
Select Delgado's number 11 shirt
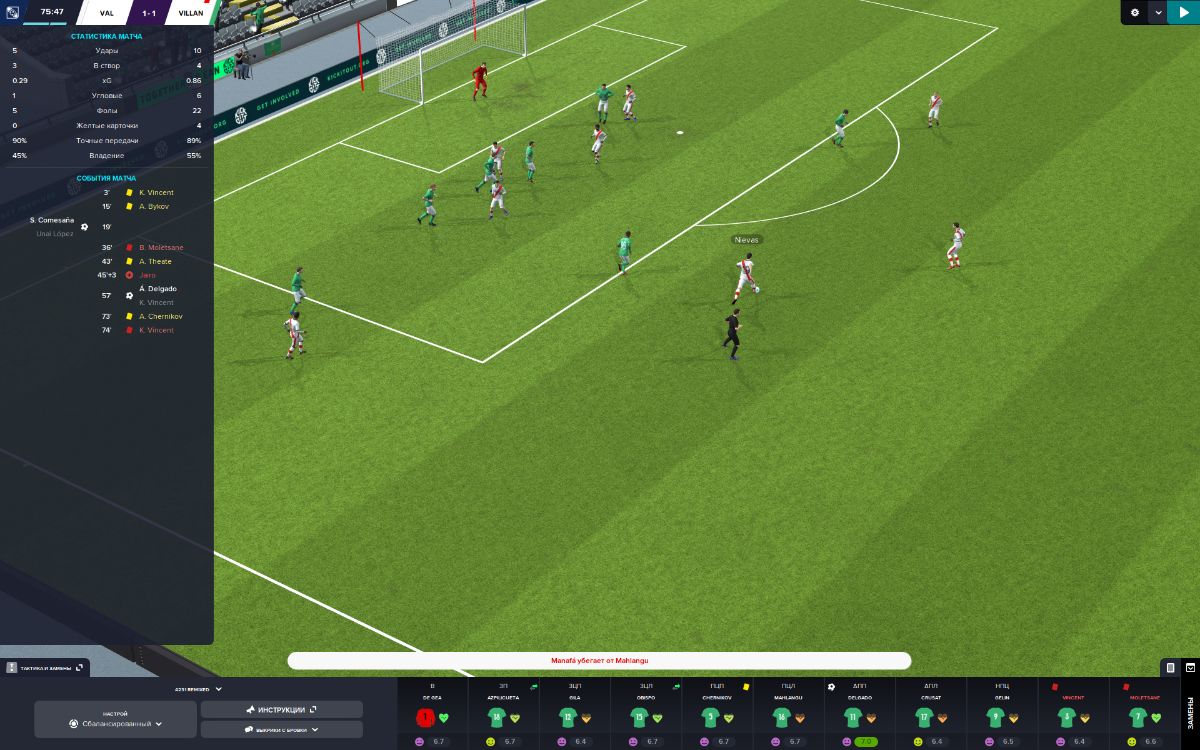pyautogui.click(x=853, y=717)
